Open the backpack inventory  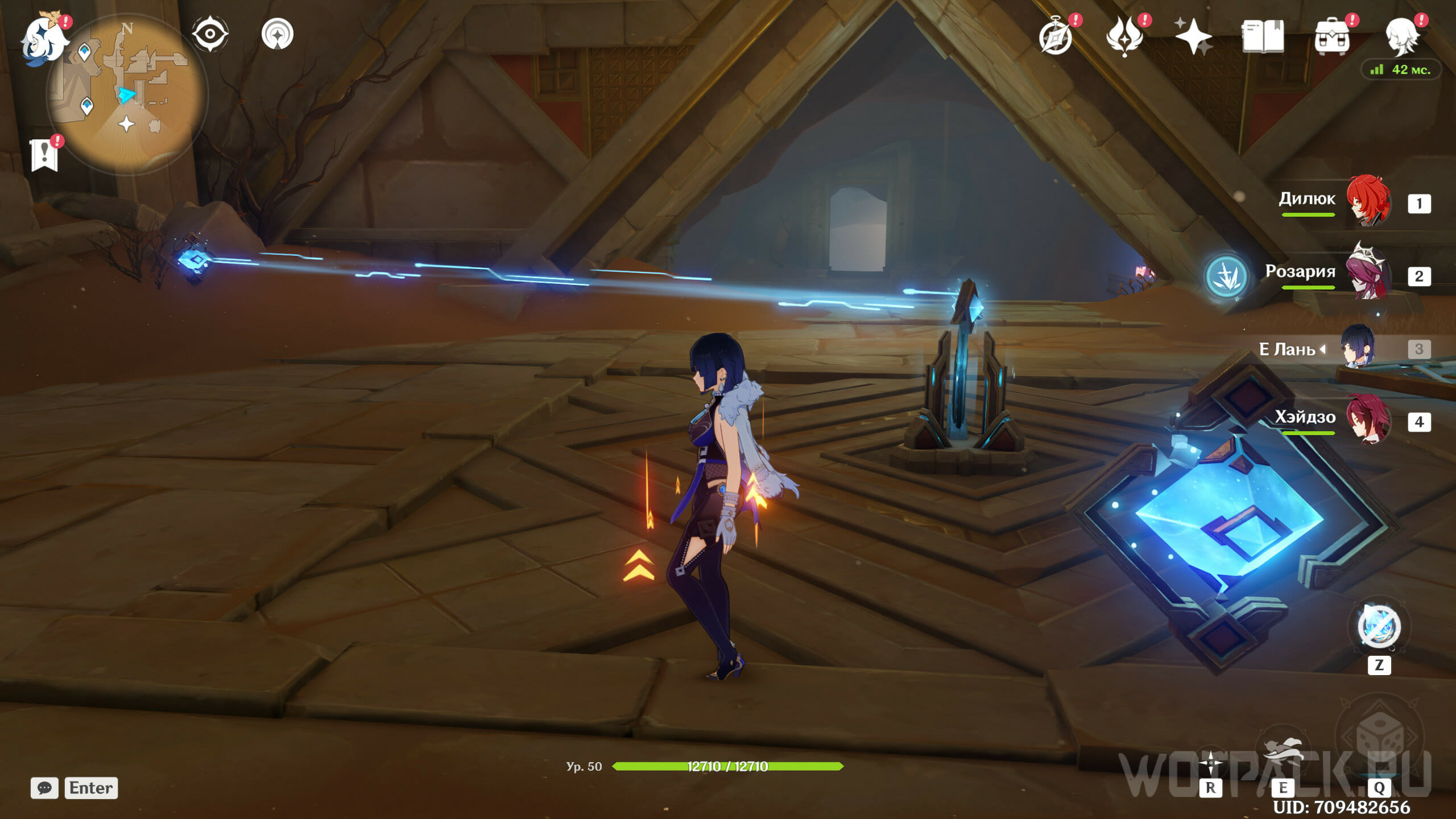pyautogui.click(x=1331, y=37)
